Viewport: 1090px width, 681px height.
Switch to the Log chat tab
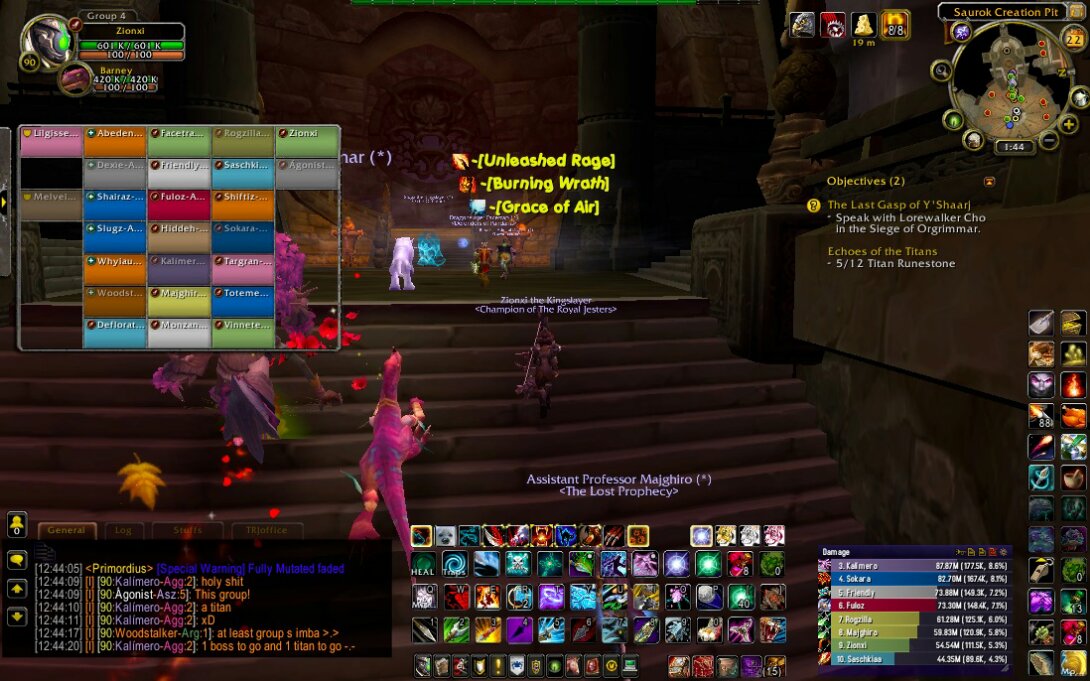(123, 530)
